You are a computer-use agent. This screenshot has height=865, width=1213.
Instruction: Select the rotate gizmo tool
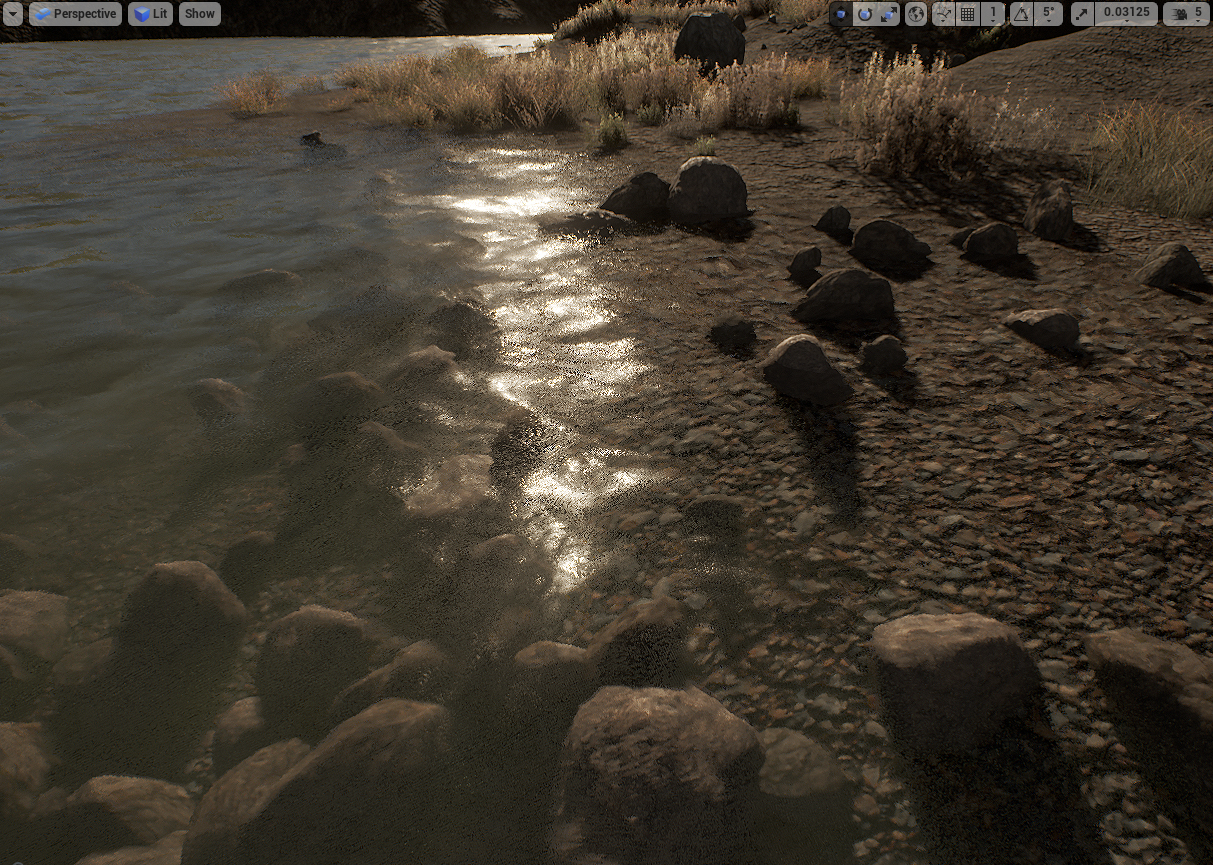[865, 14]
